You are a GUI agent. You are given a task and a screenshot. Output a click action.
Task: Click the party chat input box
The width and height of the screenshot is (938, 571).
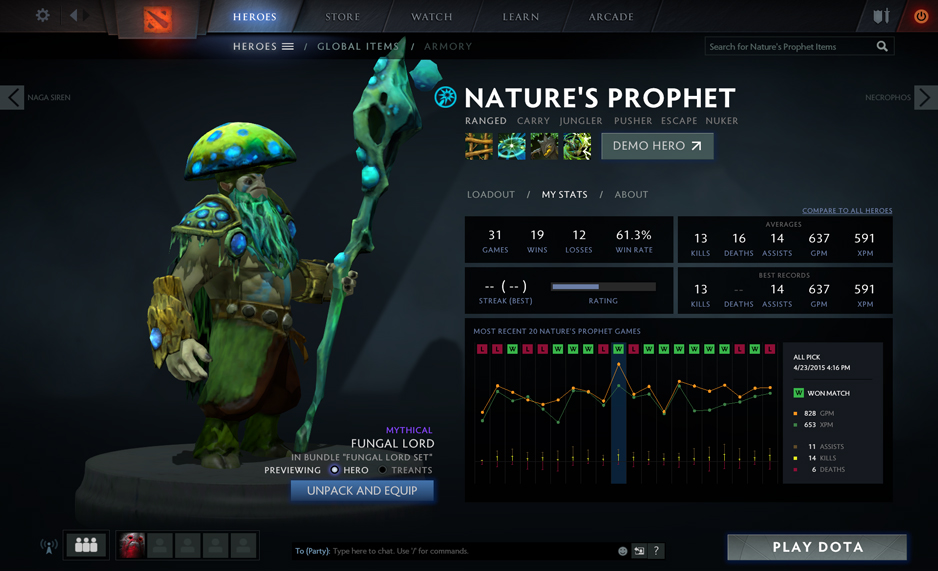click(450, 551)
